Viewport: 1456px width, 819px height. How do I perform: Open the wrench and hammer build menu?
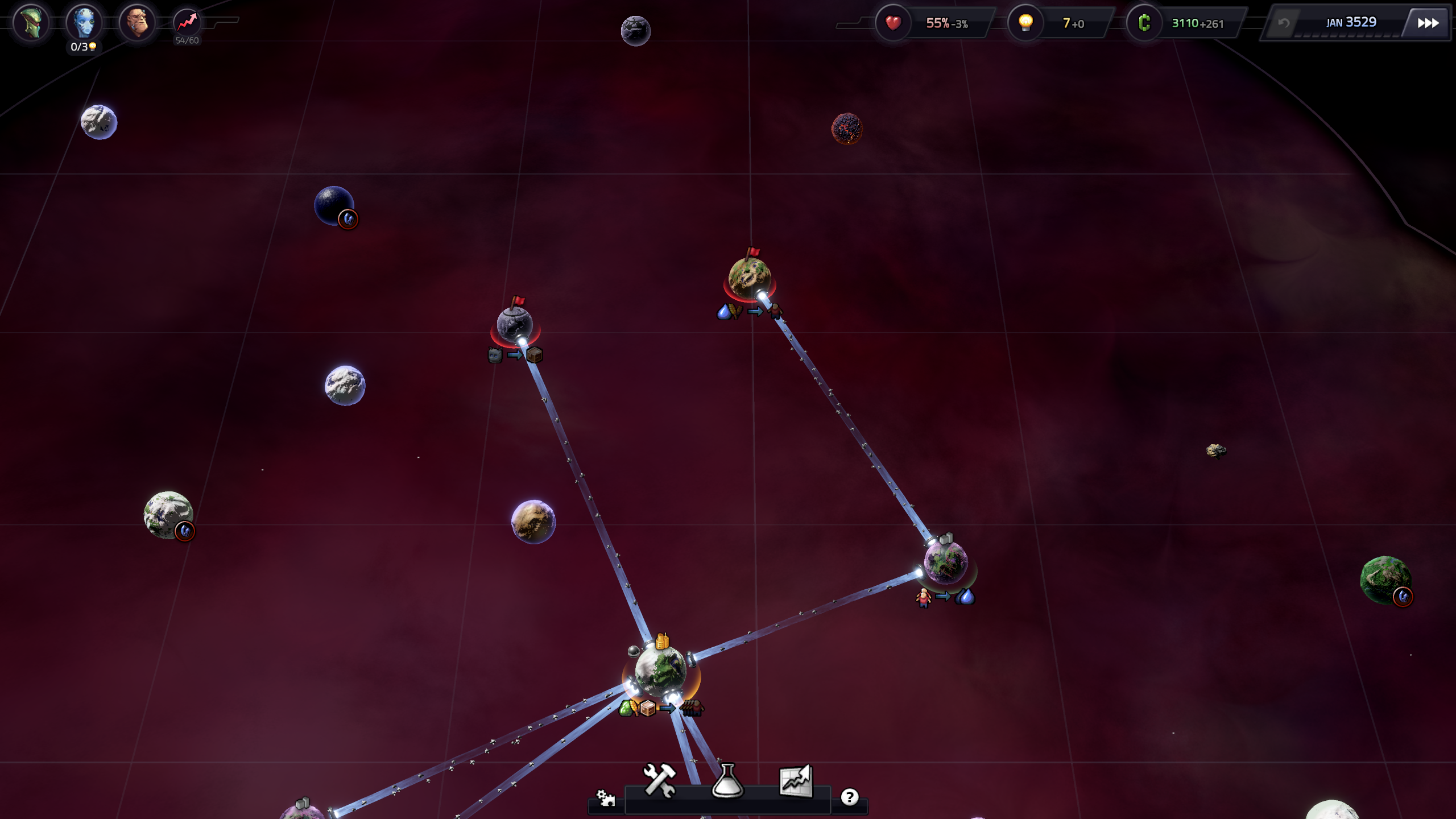[659, 780]
